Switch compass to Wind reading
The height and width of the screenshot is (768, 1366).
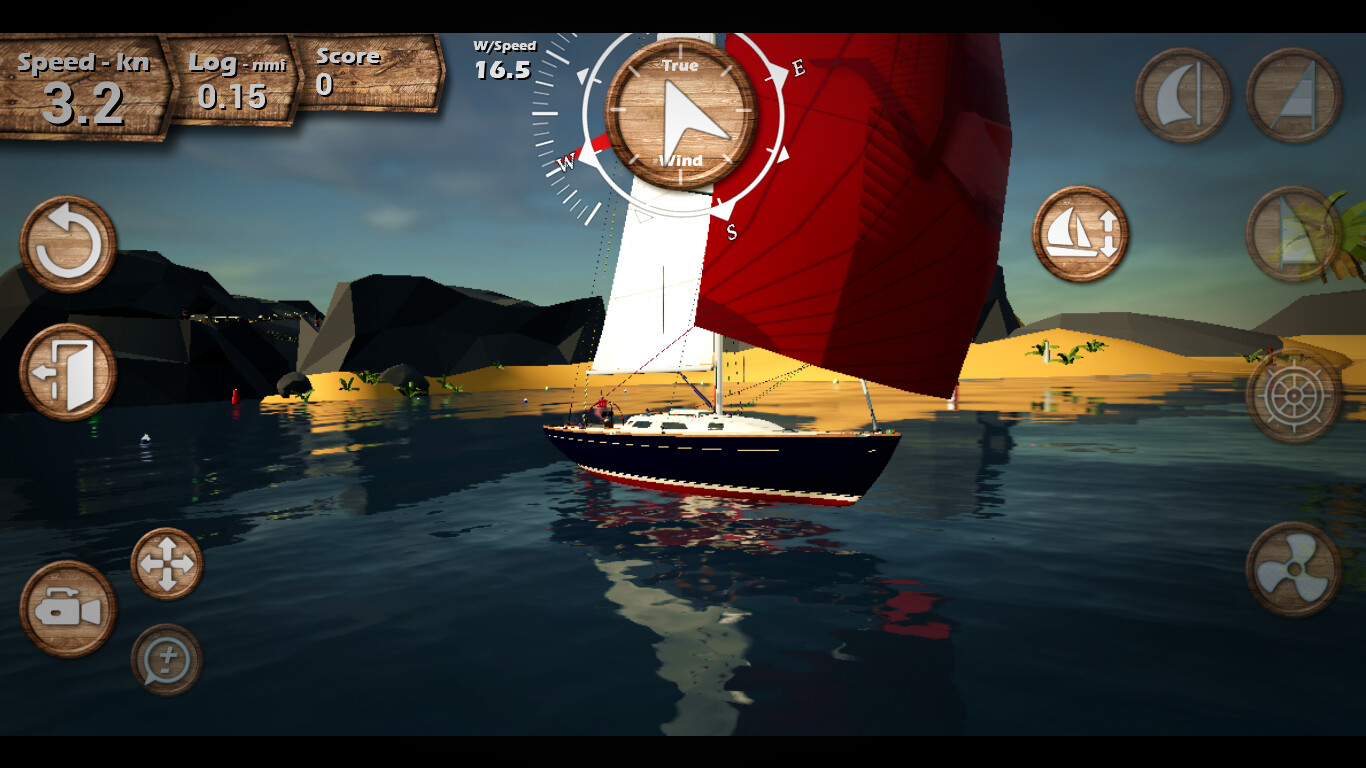coord(683,160)
